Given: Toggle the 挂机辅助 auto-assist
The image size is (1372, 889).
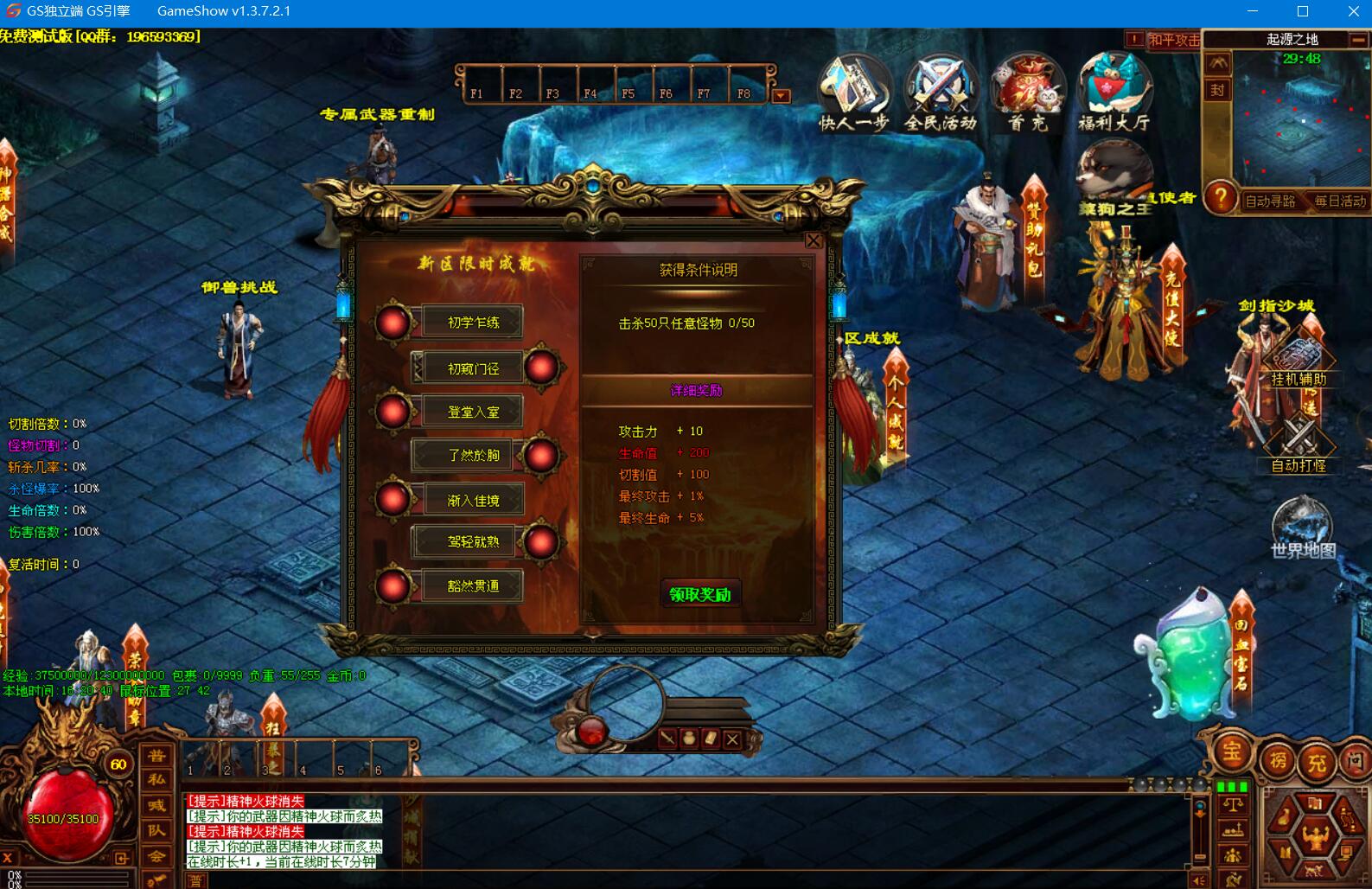Looking at the screenshot, I should [1299, 363].
